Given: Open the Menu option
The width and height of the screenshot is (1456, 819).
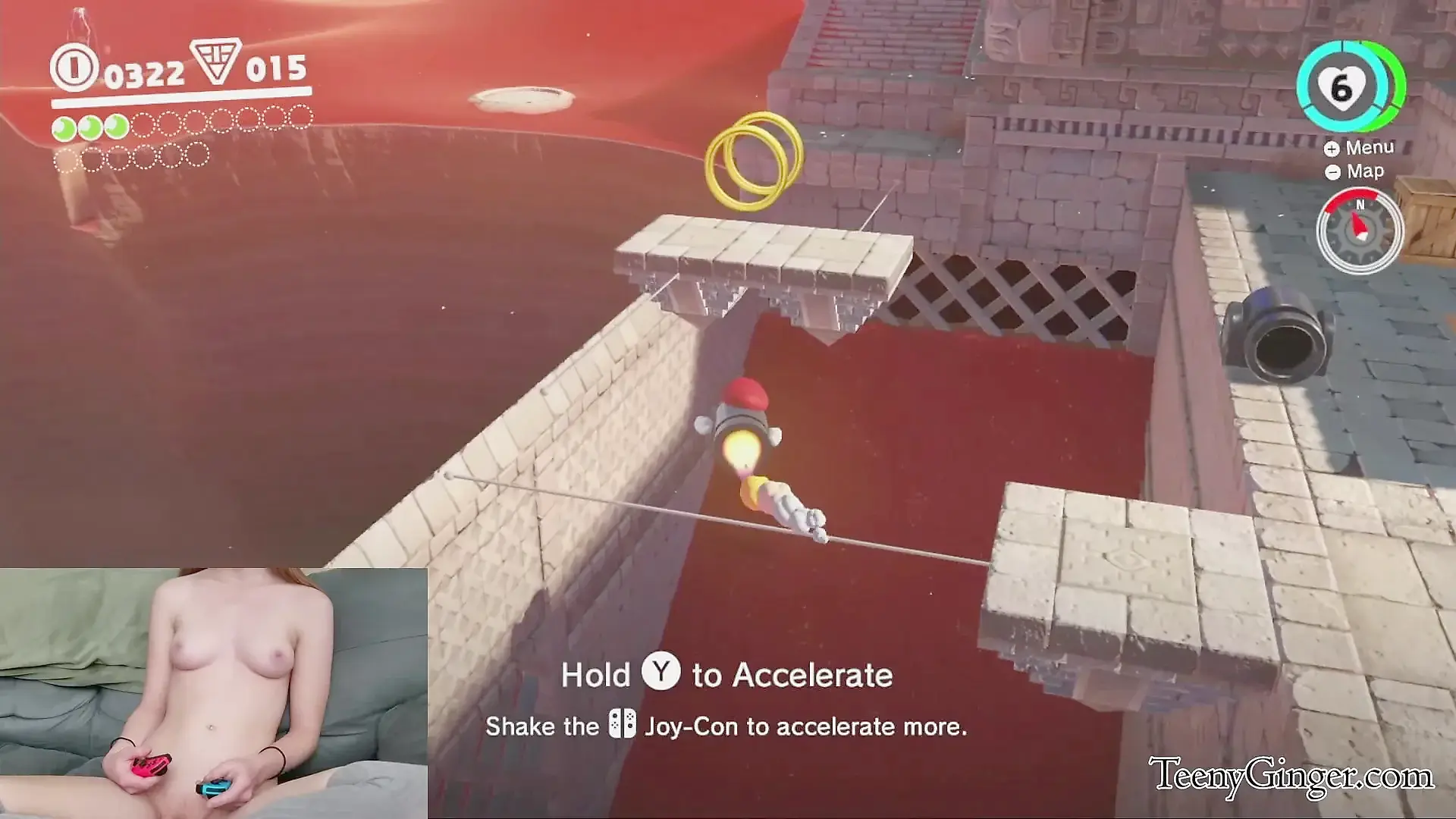Looking at the screenshot, I should pyautogui.click(x=1360, y=148).
